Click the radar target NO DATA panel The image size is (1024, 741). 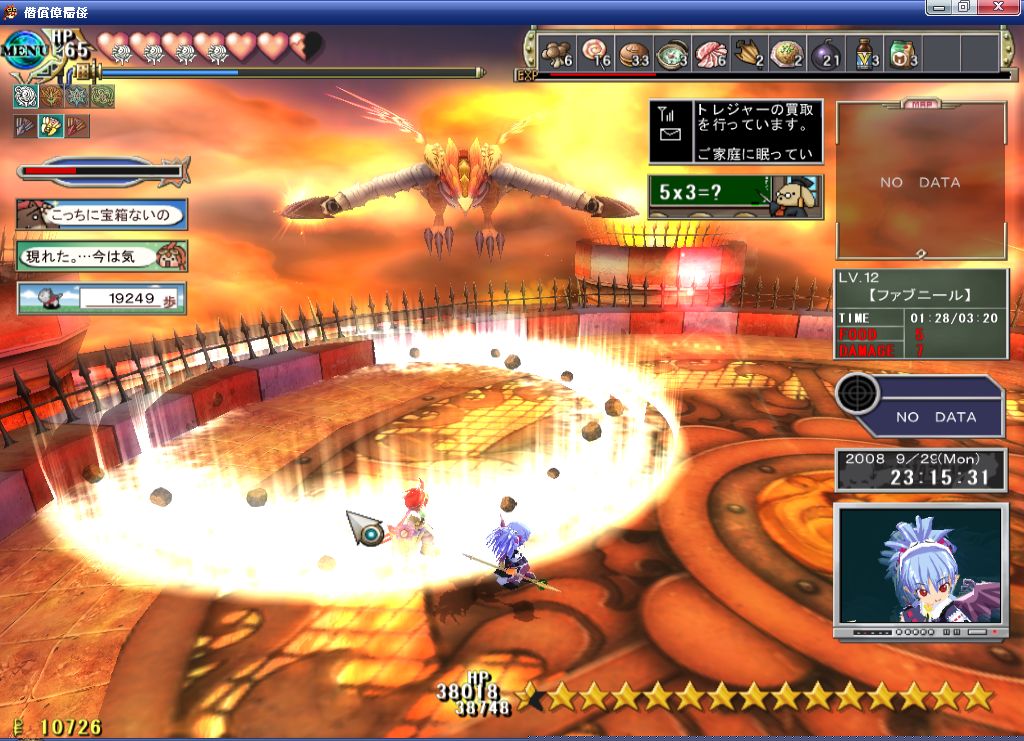click(921, 406)
